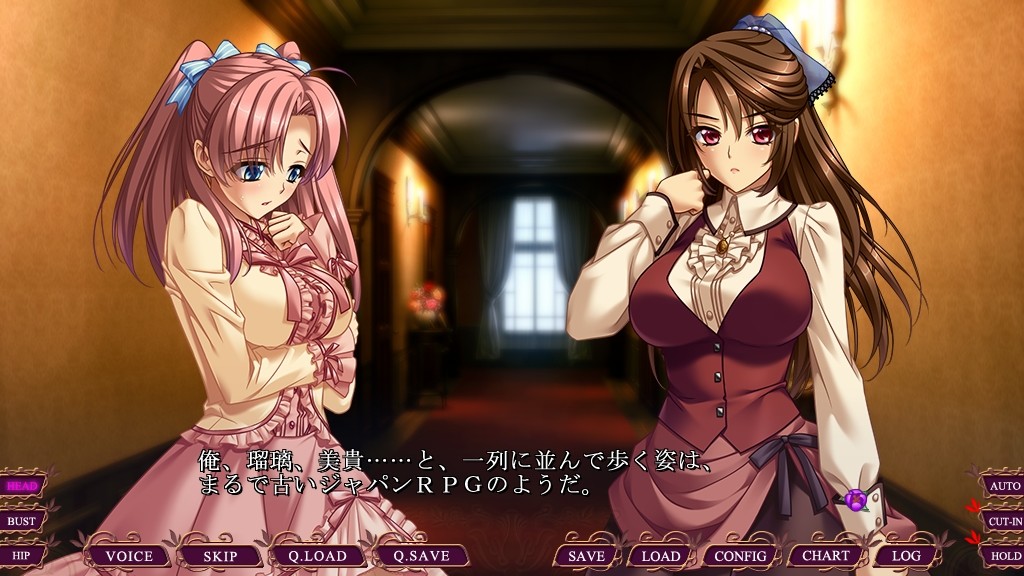Quick load with Q.LOAD
The height and width of the screenshot is (576, 1024).
tap(317, 556)
